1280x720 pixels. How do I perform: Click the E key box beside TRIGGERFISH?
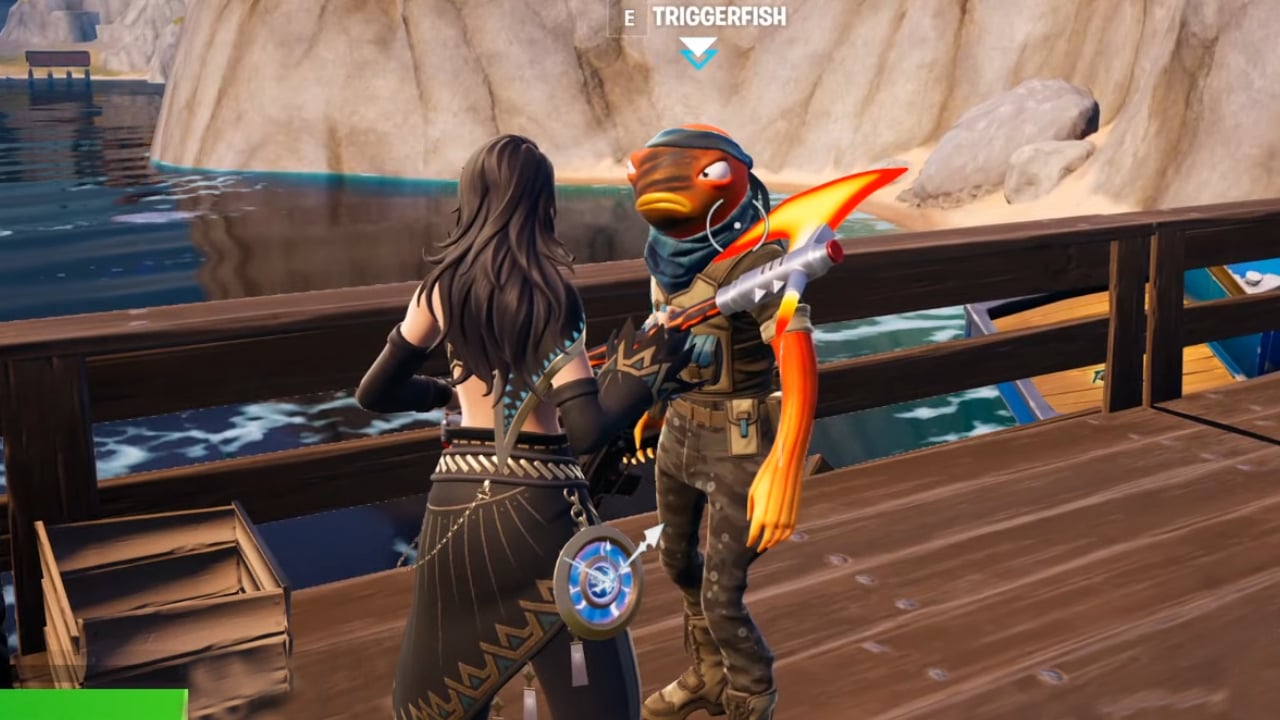[x=630, y=15]
